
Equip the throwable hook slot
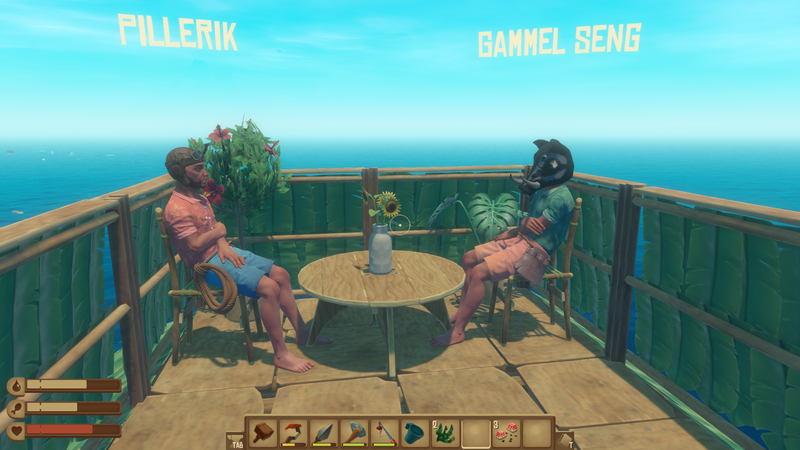(293, 432)
